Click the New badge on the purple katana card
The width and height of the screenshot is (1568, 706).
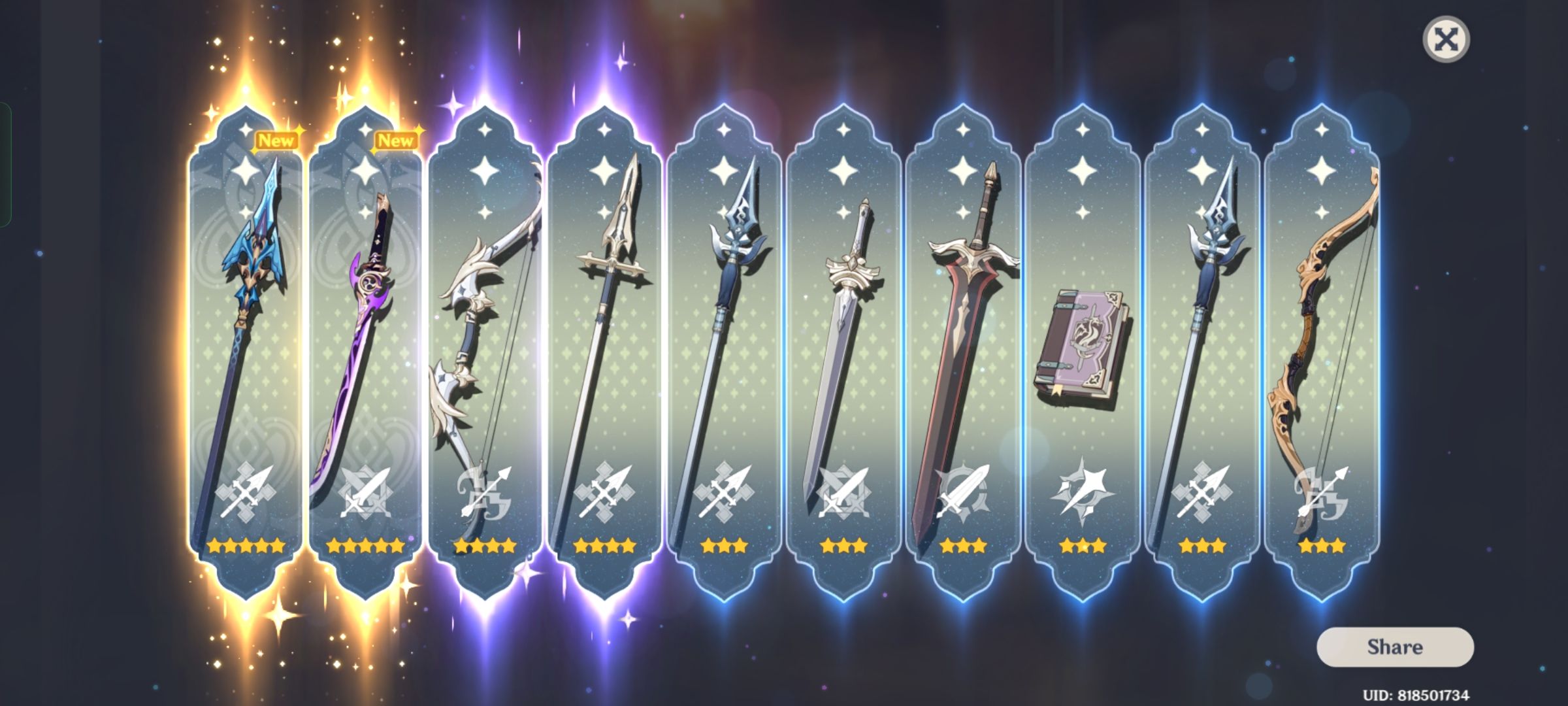(395, 139)
